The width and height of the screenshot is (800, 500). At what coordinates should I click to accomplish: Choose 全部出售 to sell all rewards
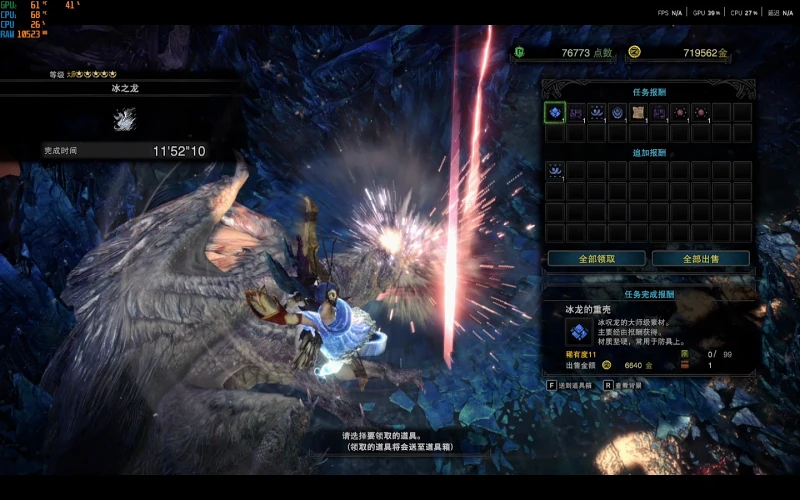[x=700, y=258]
